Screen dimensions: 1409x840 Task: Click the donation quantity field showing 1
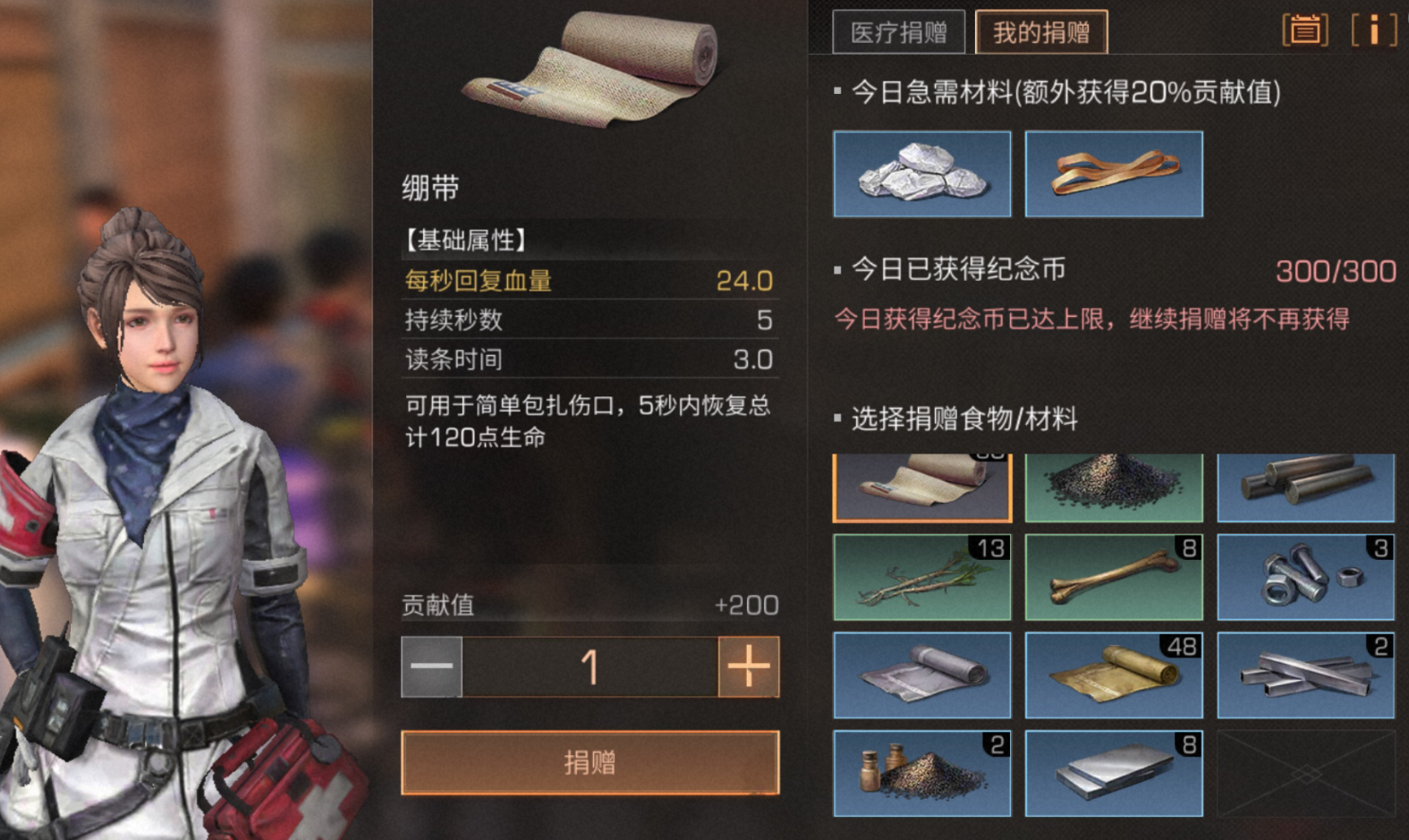(590, 666)
